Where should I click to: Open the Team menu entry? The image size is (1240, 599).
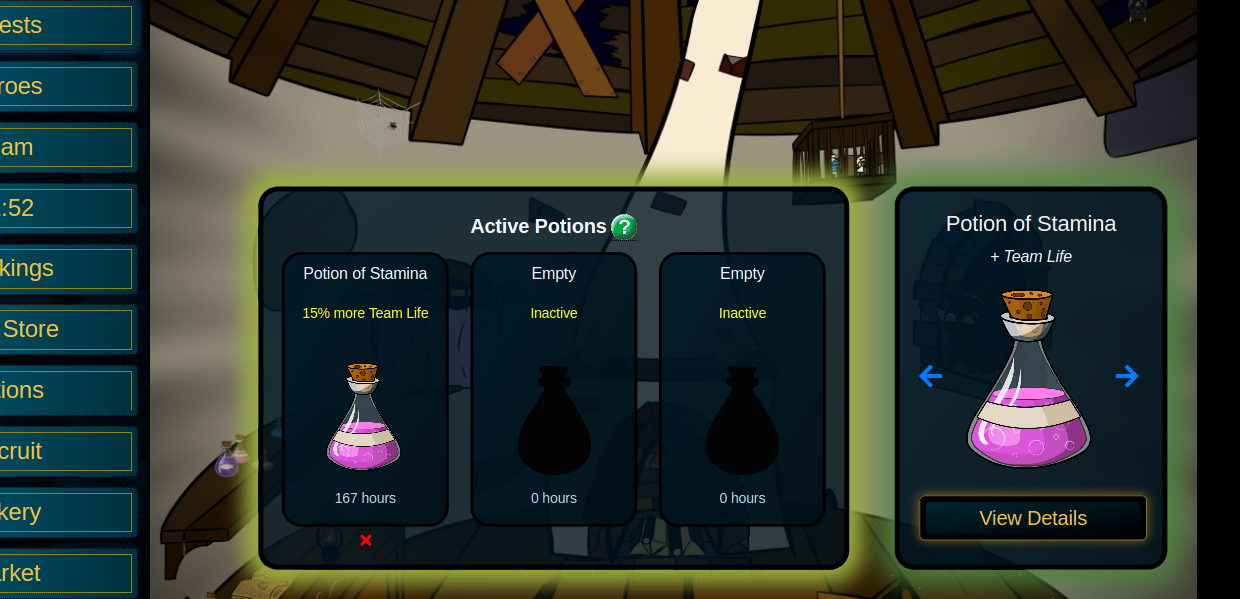point(65,147)
